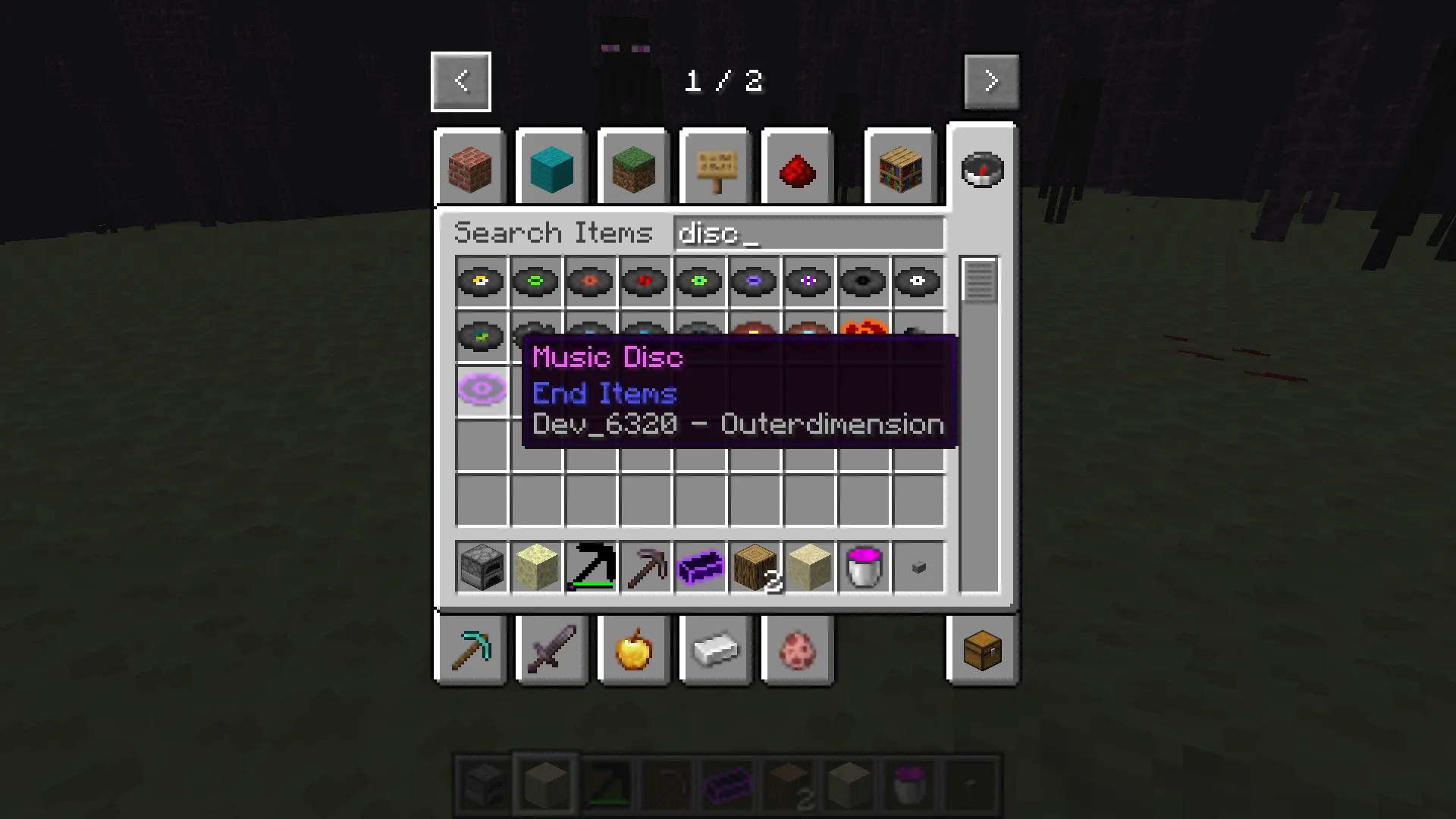Select the golden apple in the hotbar
The image size is (1456, 819).
pos(633,650)
